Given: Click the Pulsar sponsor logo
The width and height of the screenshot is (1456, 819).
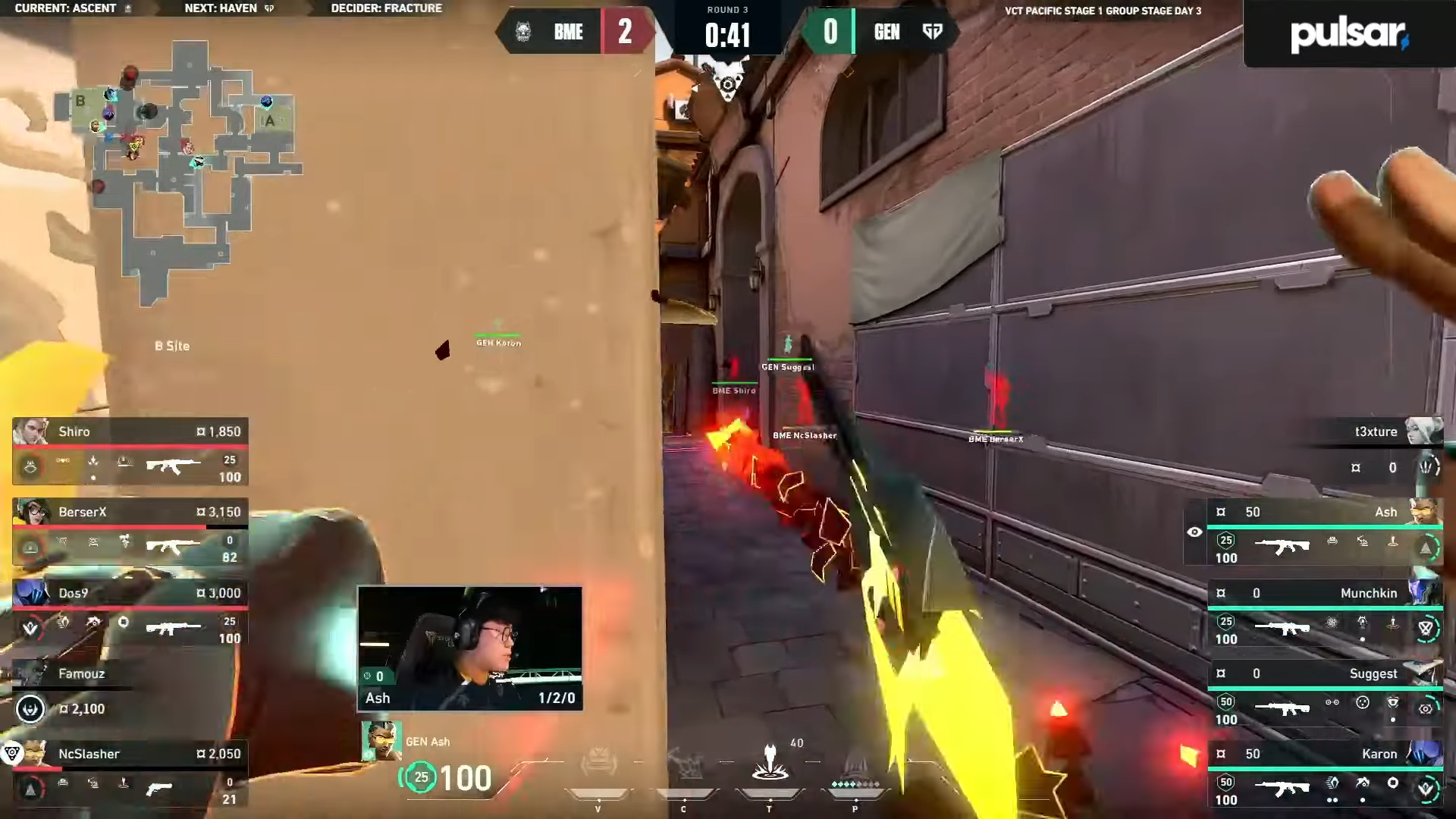Looking at the screenshot, I should tap(1349, 34).
